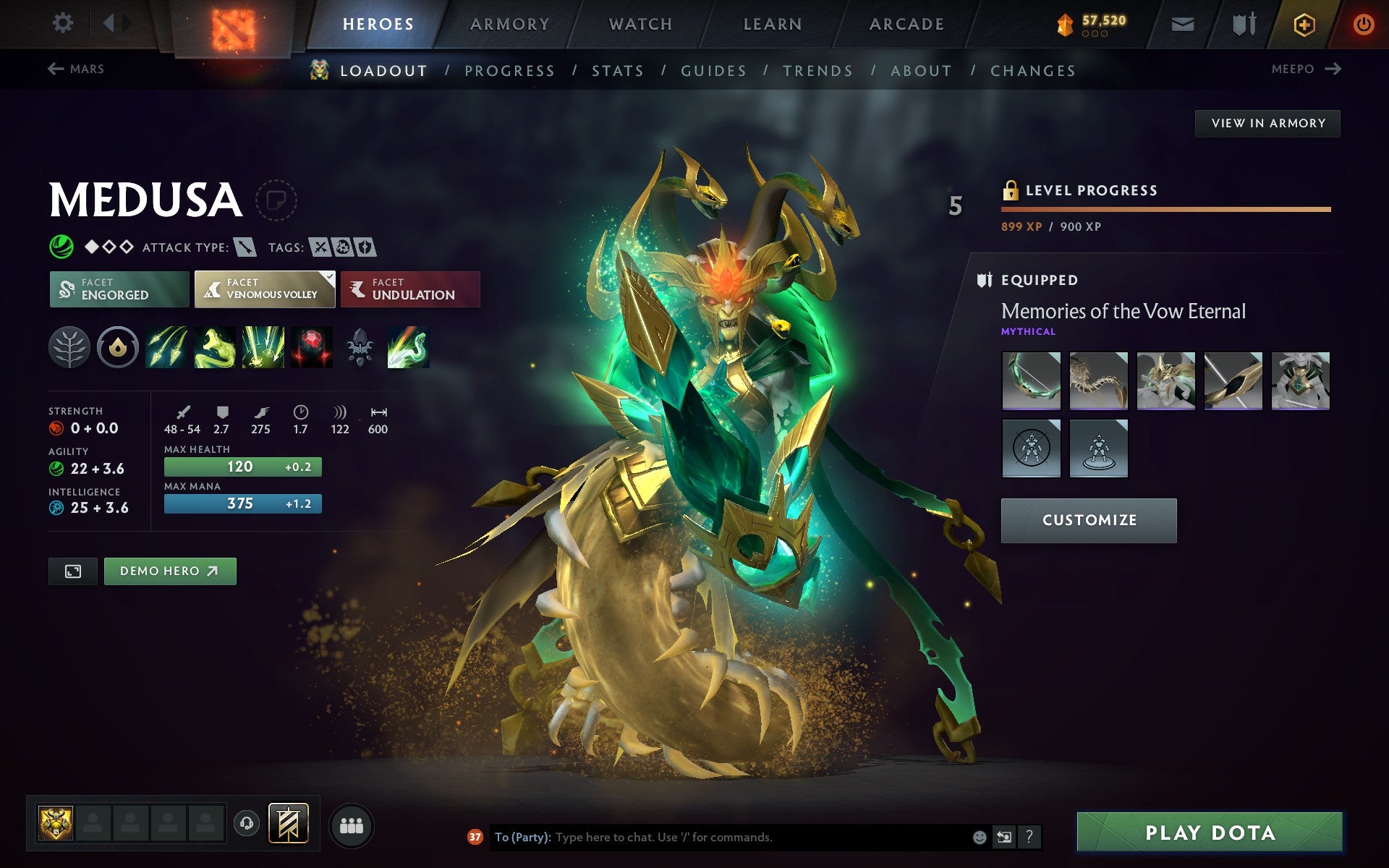Screen dimensions: 1389x868
Task: Click the Demo Hero button
Action: [x=169, y=571]
